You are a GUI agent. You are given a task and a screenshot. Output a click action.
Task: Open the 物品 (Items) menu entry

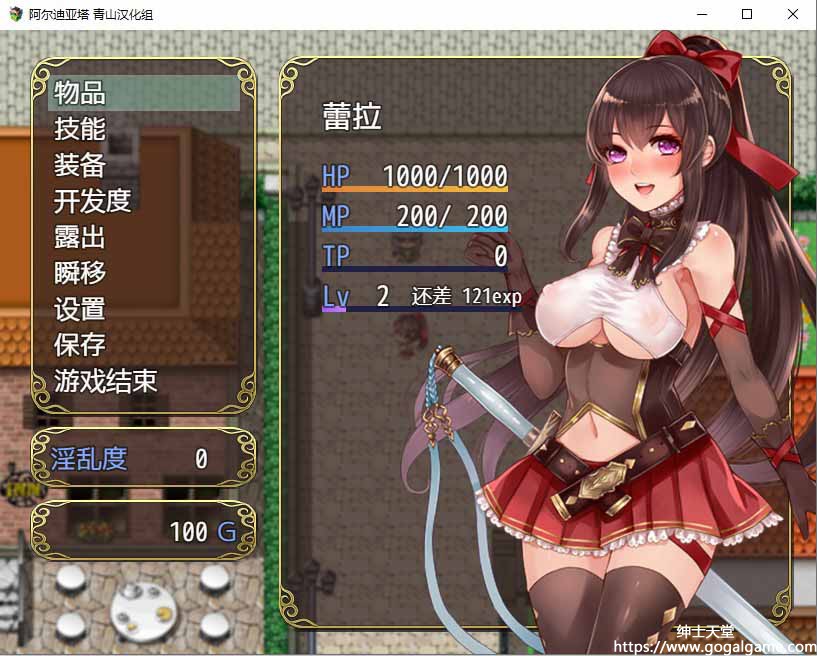pos(81,93)
